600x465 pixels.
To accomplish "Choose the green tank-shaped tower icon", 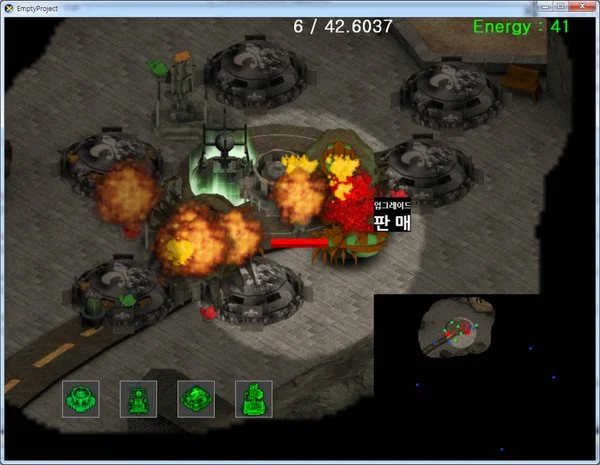I will click(138, 400).
